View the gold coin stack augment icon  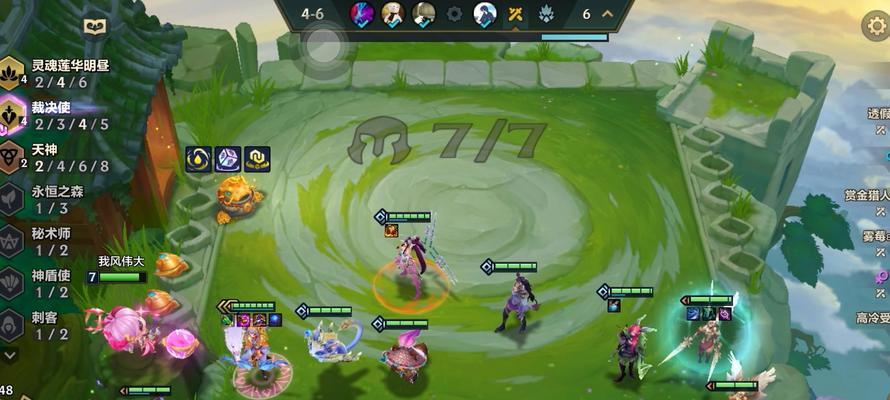click(x=258, y=159)
